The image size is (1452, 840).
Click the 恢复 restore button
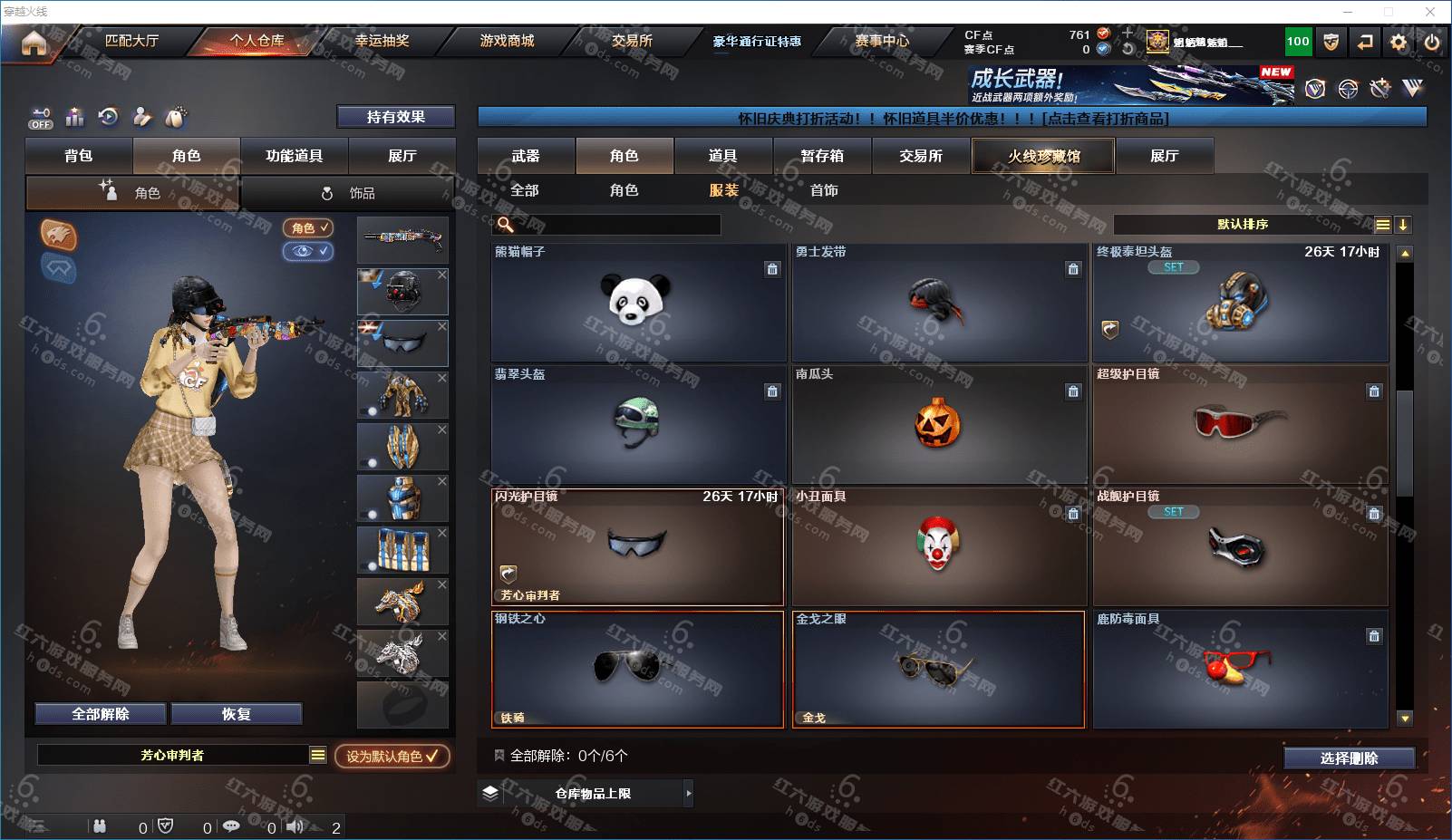[x=236, y=714]
